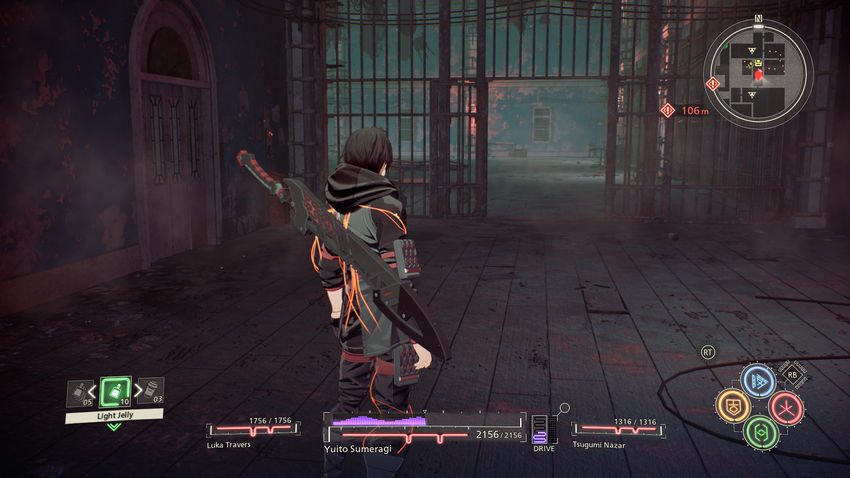Image resolution: width=850 pixels, height=478 pixels.
Task: Switch to the next item with count 03
Action: (150, 393)
